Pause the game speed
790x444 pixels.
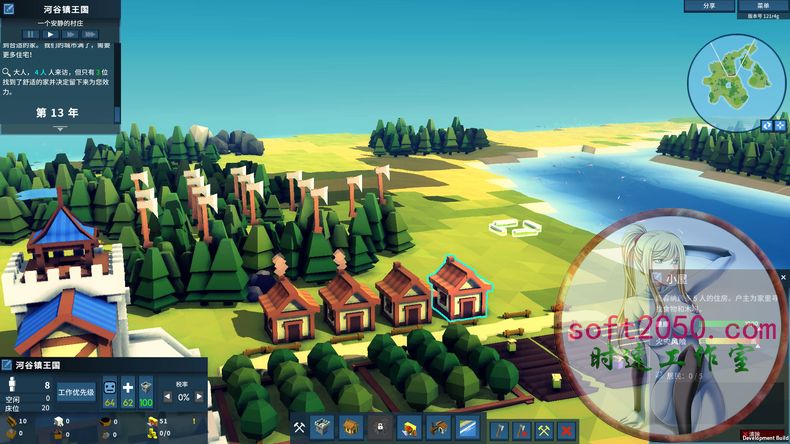click(31, 34)
